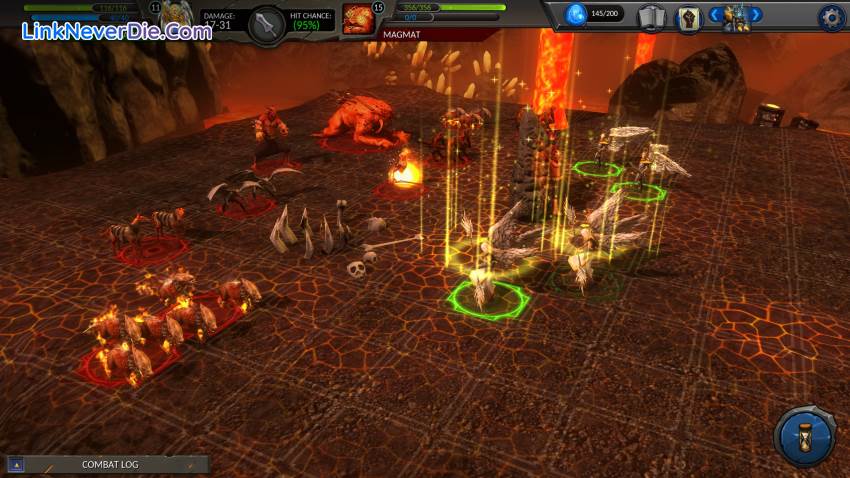Select the unit portrait between the arrows

coord(736,16)
